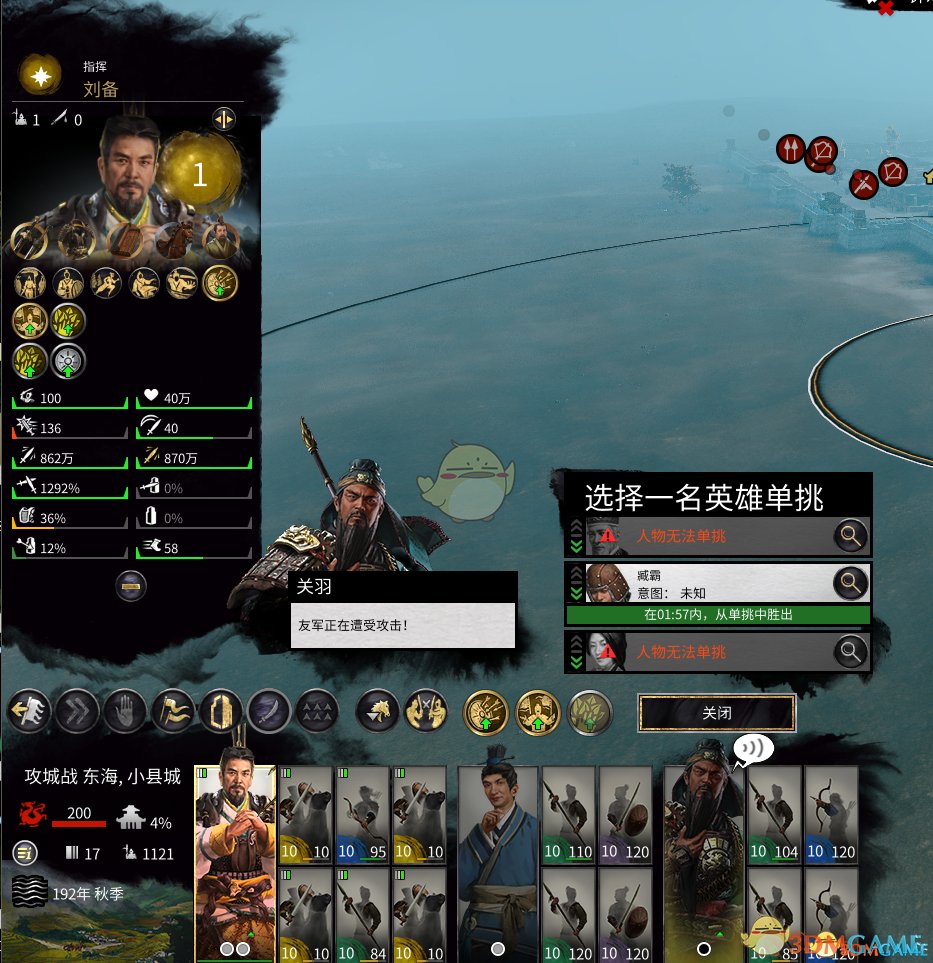Image resolution: width=933 pixels, height=963 pixels.
Task: Select Liu Bei's commander card in the army bar
Action: (x=235, y=862)
